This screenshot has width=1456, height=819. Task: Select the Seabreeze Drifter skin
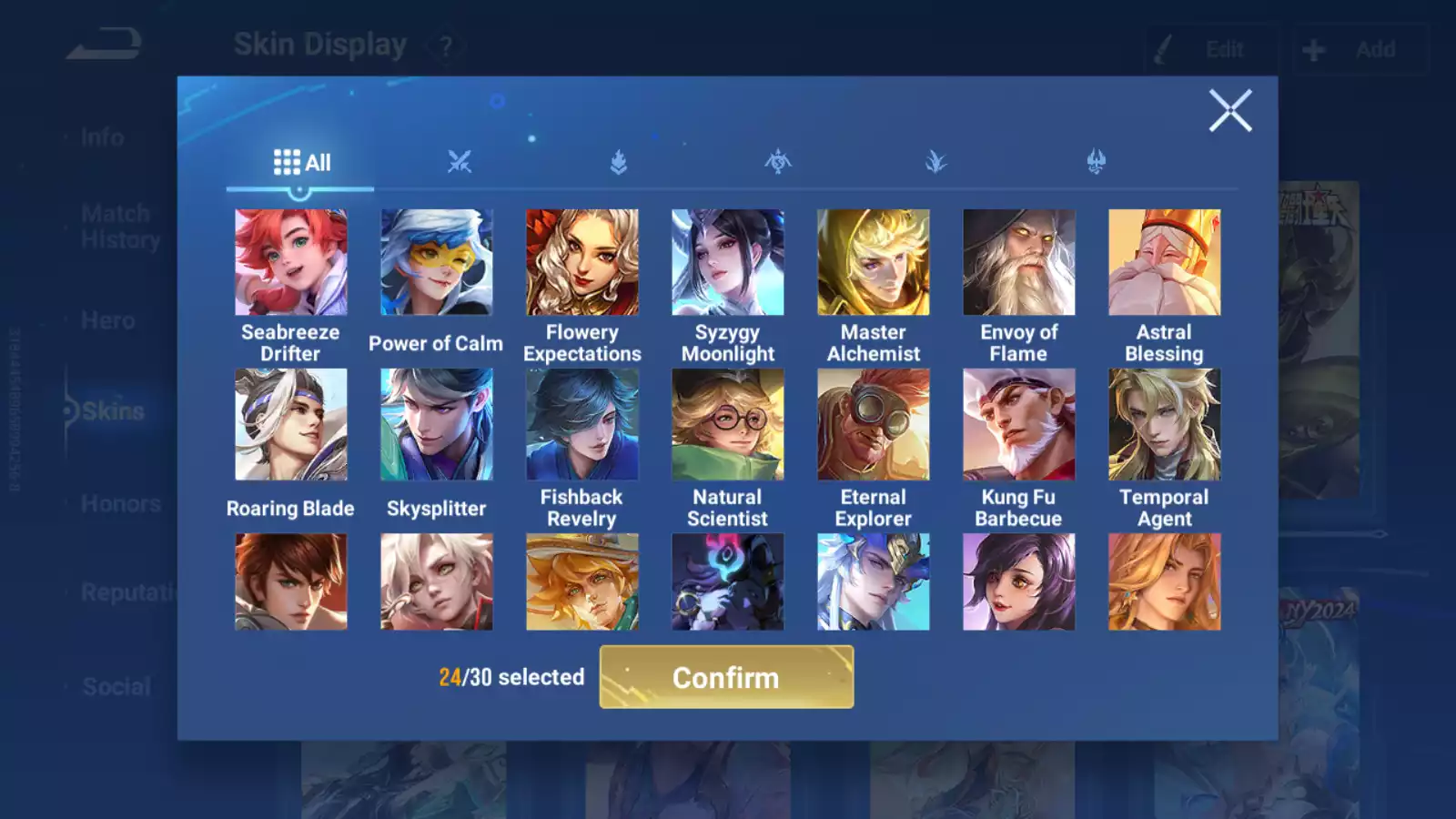click(x=291, y=263)
